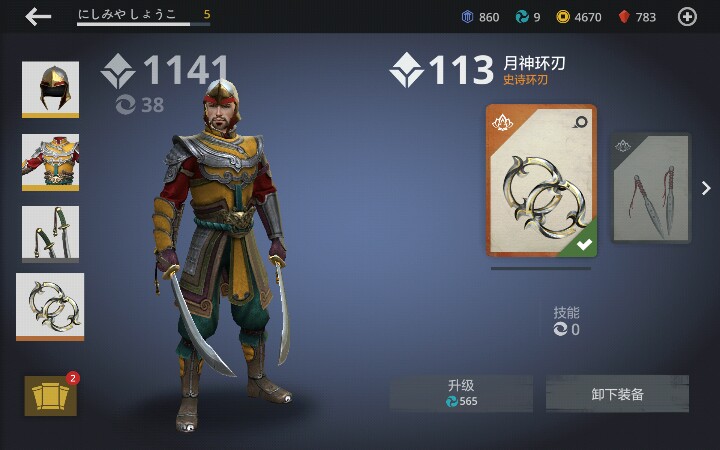Select the helmet equipment slot
Screen dimensions: 720x450
[x=50, y=89]
